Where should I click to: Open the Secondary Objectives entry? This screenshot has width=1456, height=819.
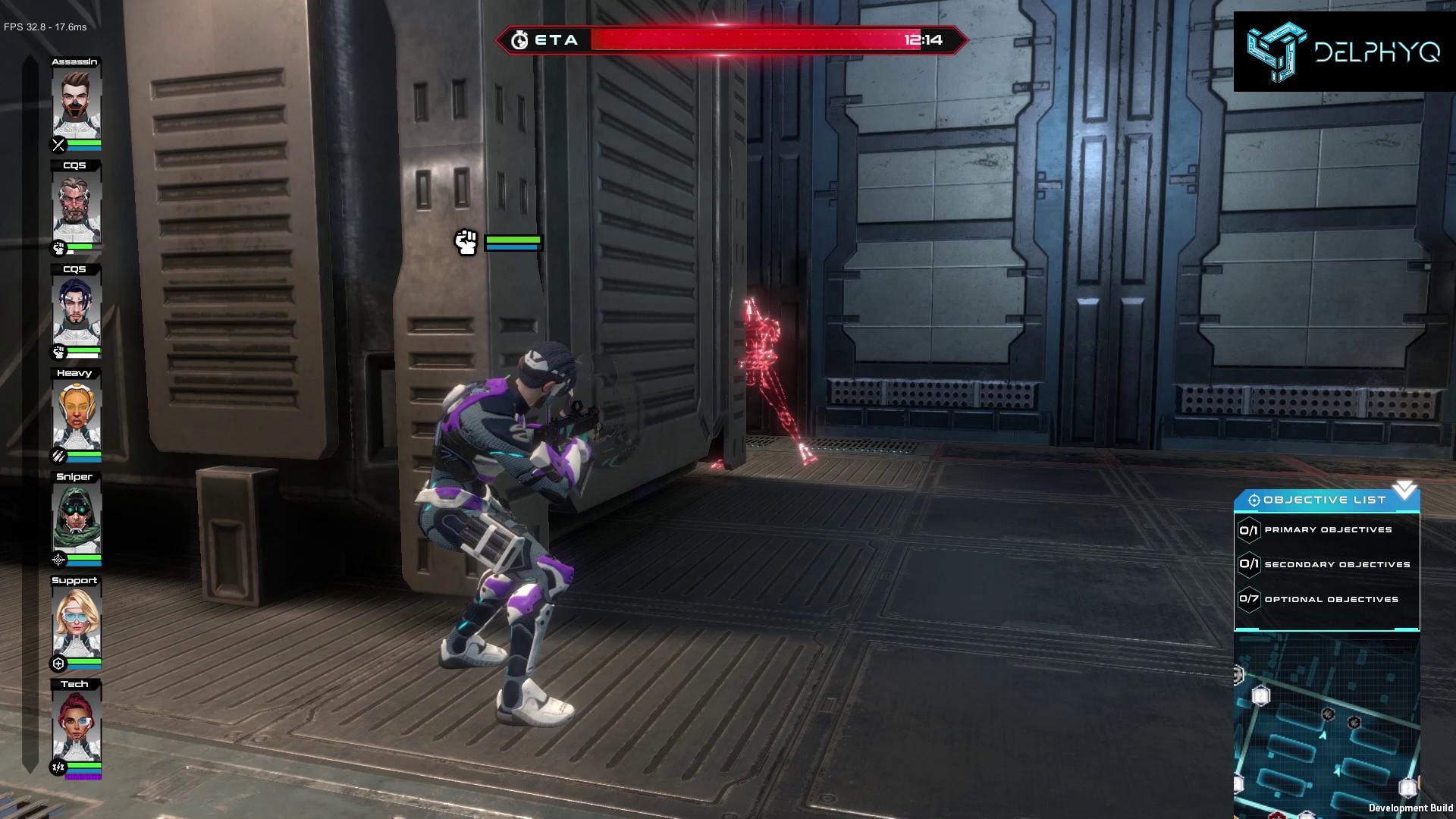[x=1327, y=564]
